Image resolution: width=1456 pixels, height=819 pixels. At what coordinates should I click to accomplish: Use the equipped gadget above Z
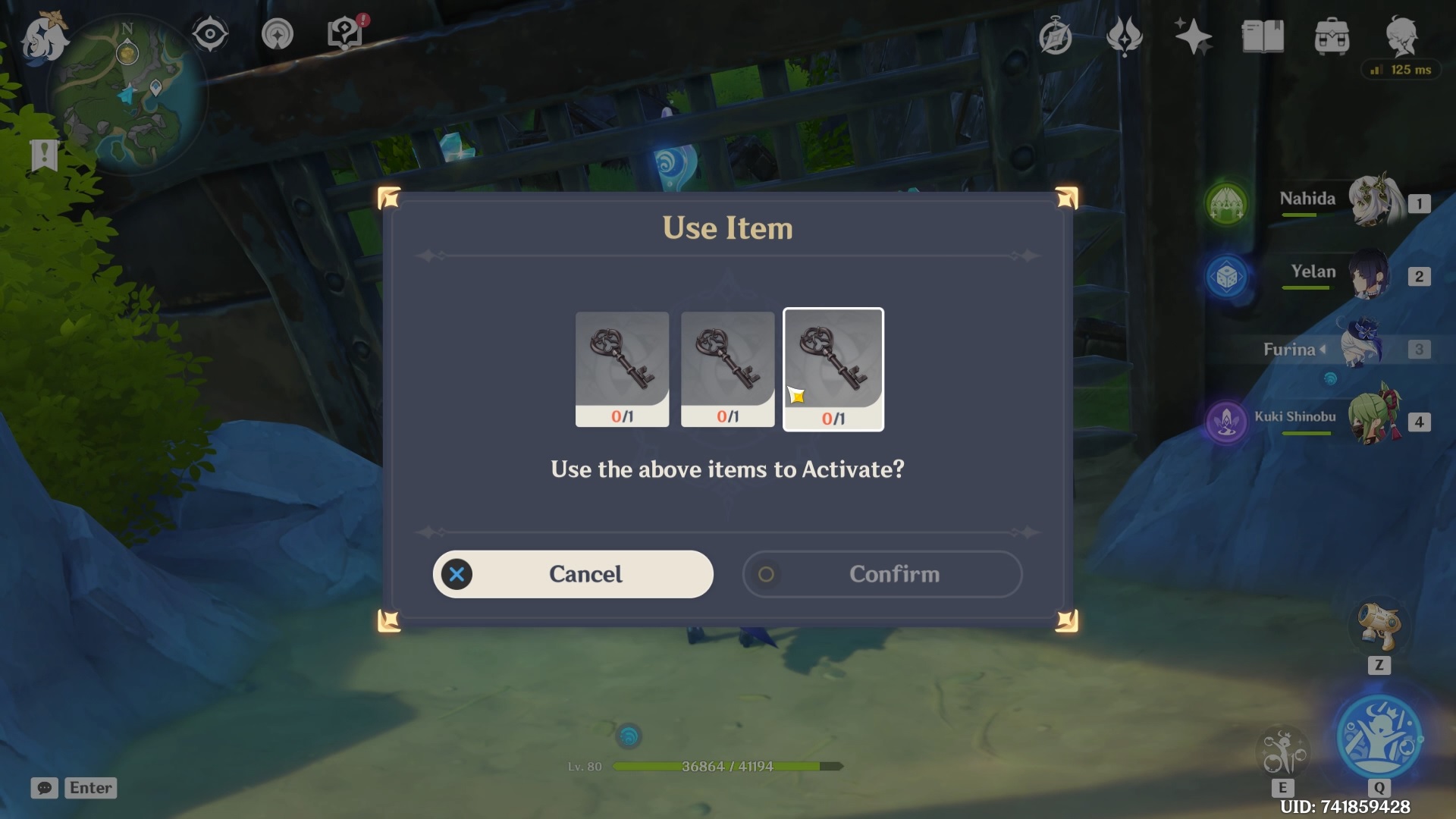click(x=1379, y=626)
